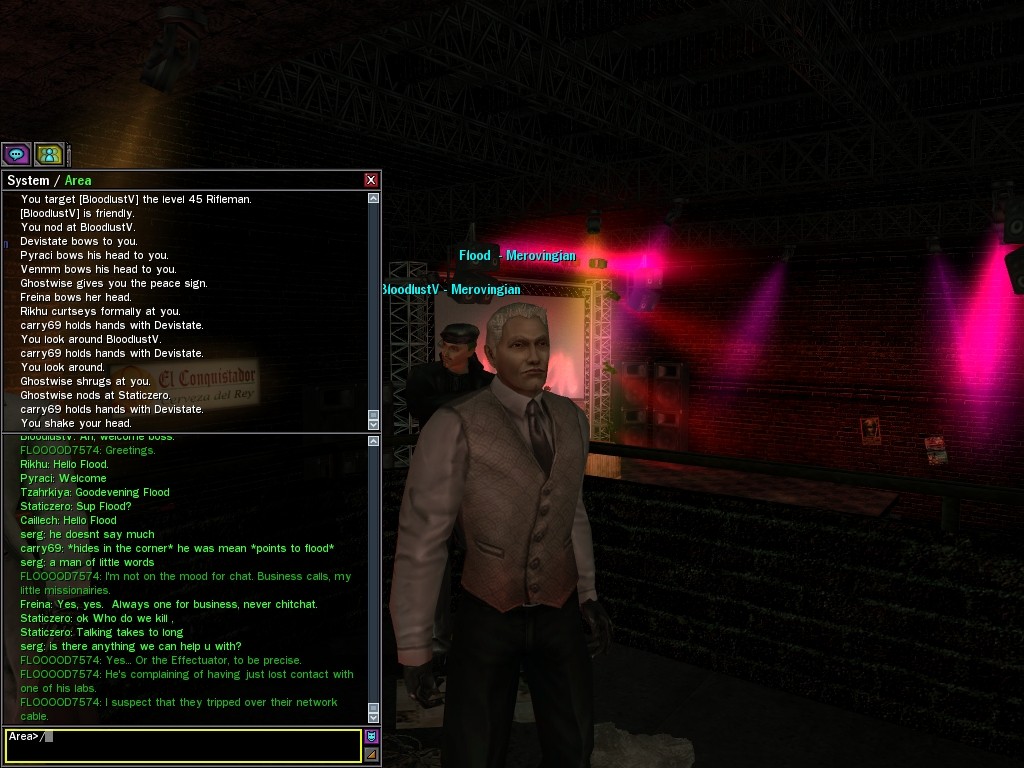
Task: Switch to the System chat channel label
Action: 28,181
